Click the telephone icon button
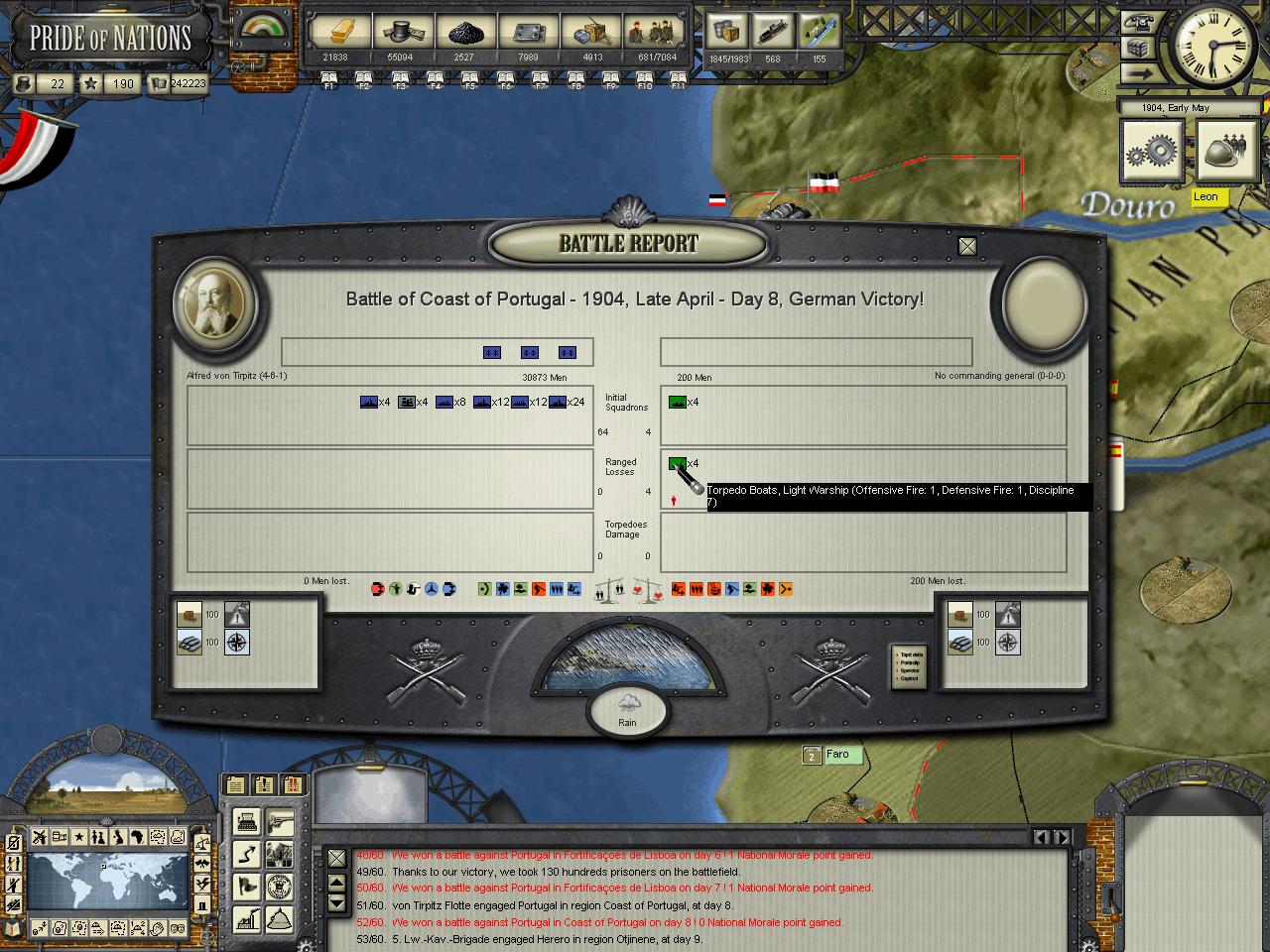 point(1141,24)
